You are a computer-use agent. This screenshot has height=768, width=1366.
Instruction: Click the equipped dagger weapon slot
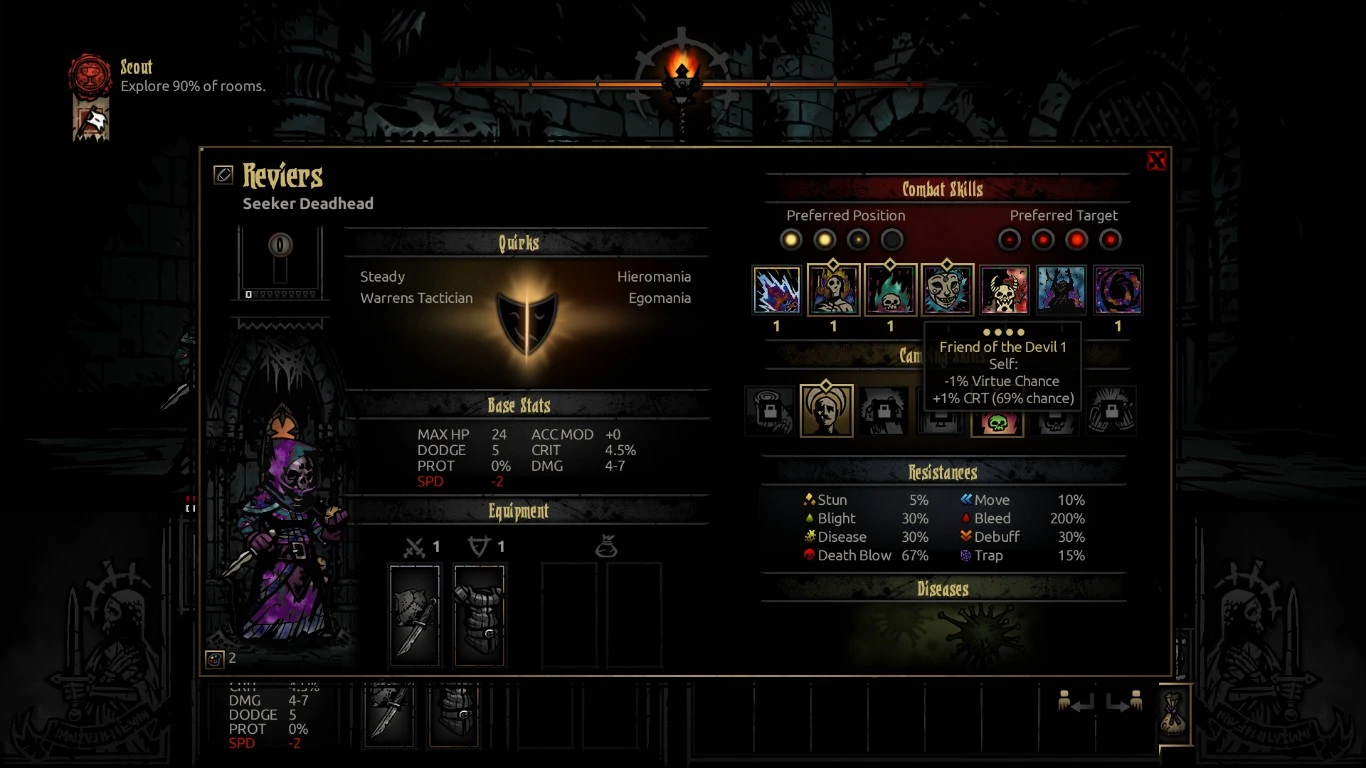coord(414,615)
